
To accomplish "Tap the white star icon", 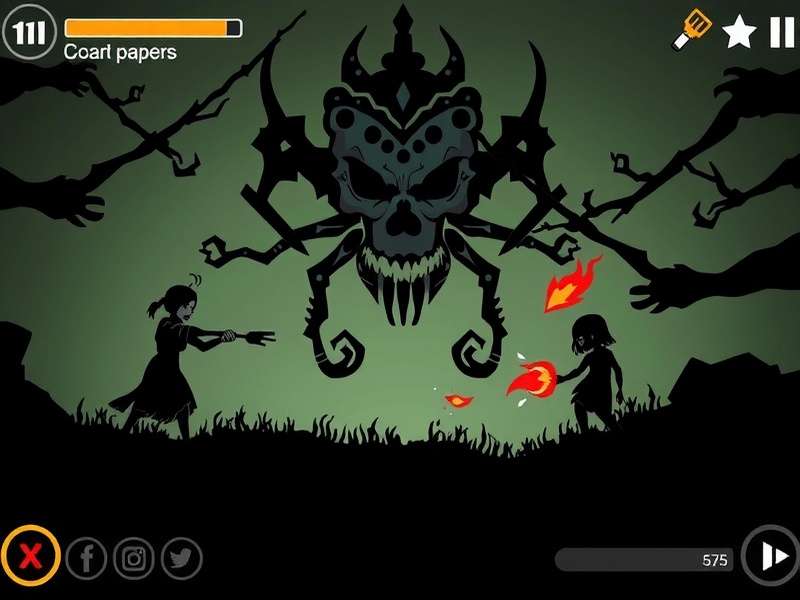I will point(739,32).
